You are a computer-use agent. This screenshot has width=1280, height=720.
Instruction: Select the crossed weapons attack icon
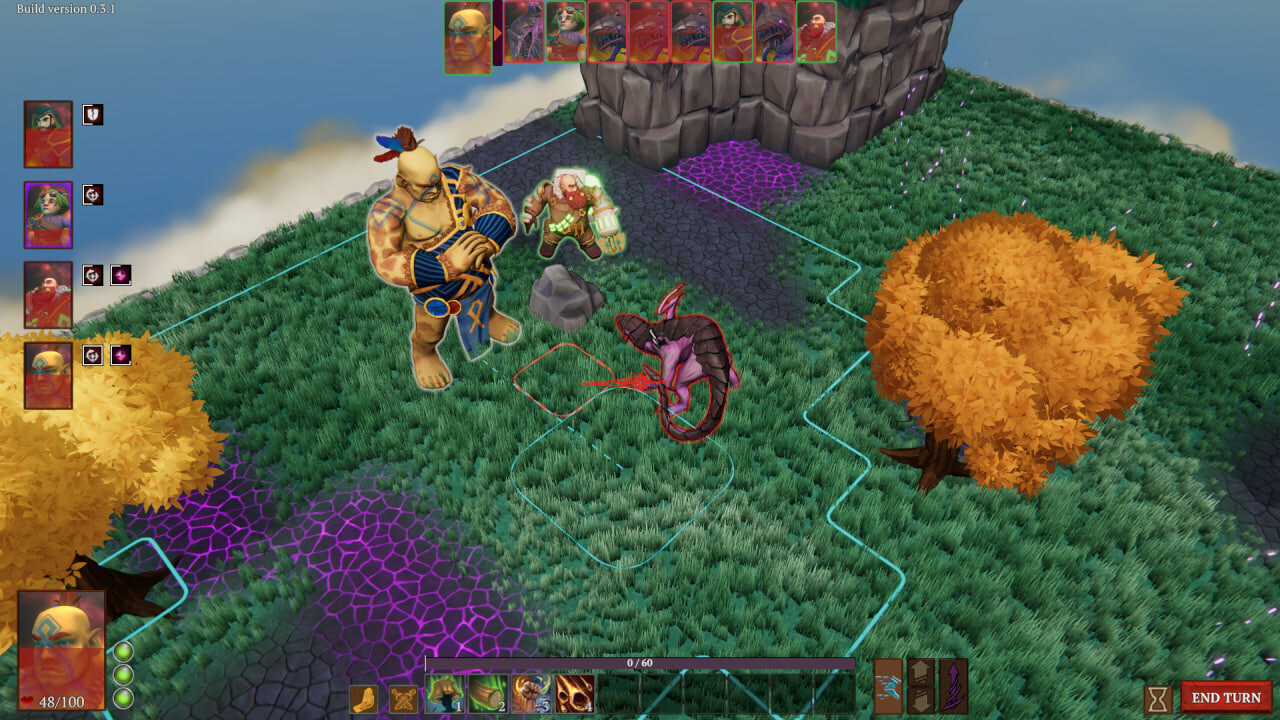[x=404, y=699]
